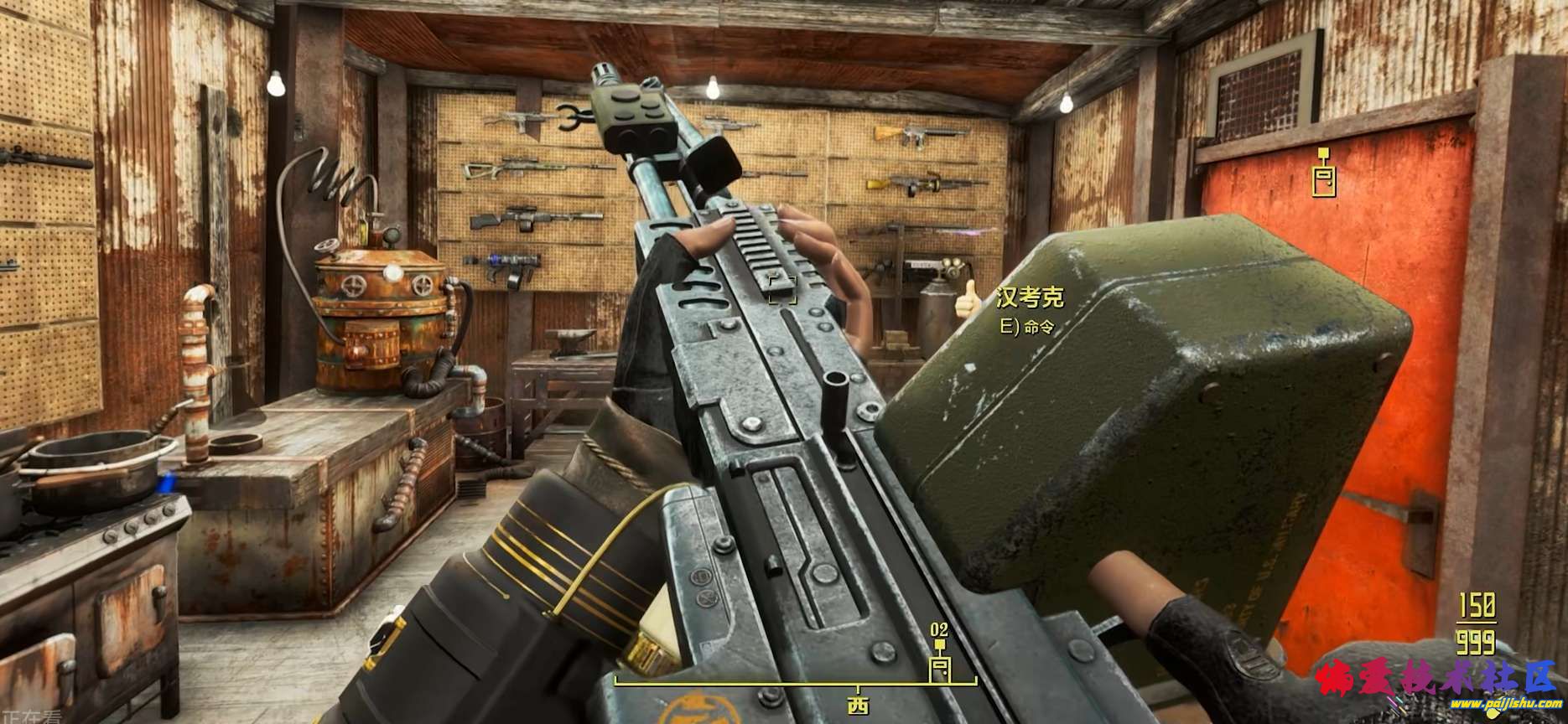
Task: Click the door marker on the compass bar
Action: [940, 669]
